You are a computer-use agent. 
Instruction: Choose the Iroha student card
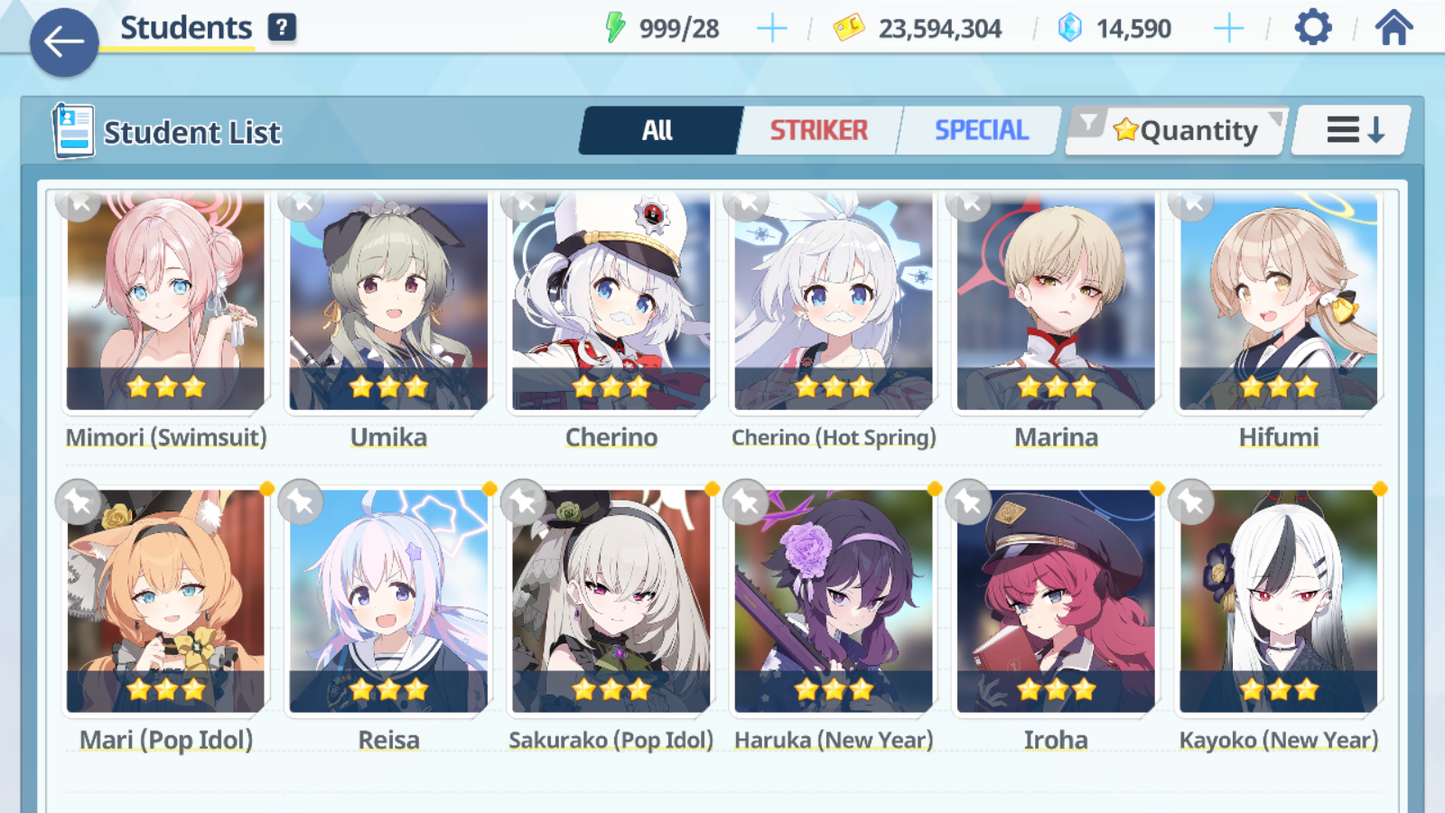point(1056,602)
